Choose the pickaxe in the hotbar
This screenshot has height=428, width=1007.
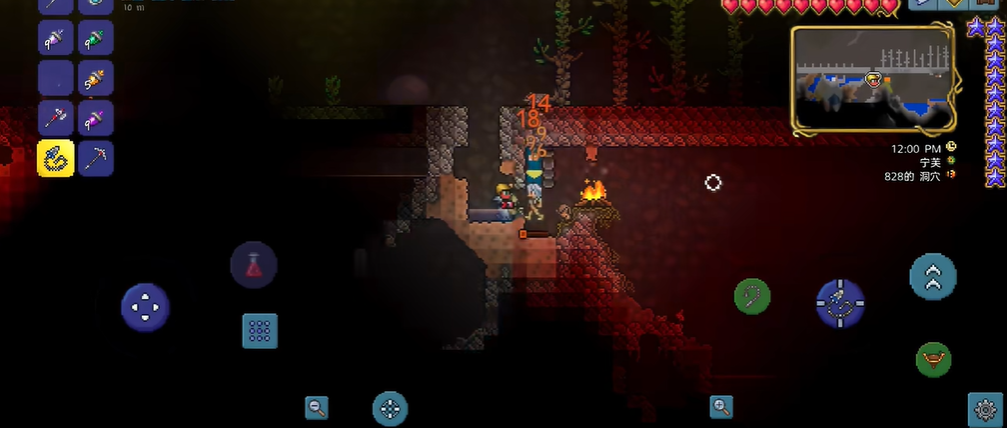pos(96,158)
